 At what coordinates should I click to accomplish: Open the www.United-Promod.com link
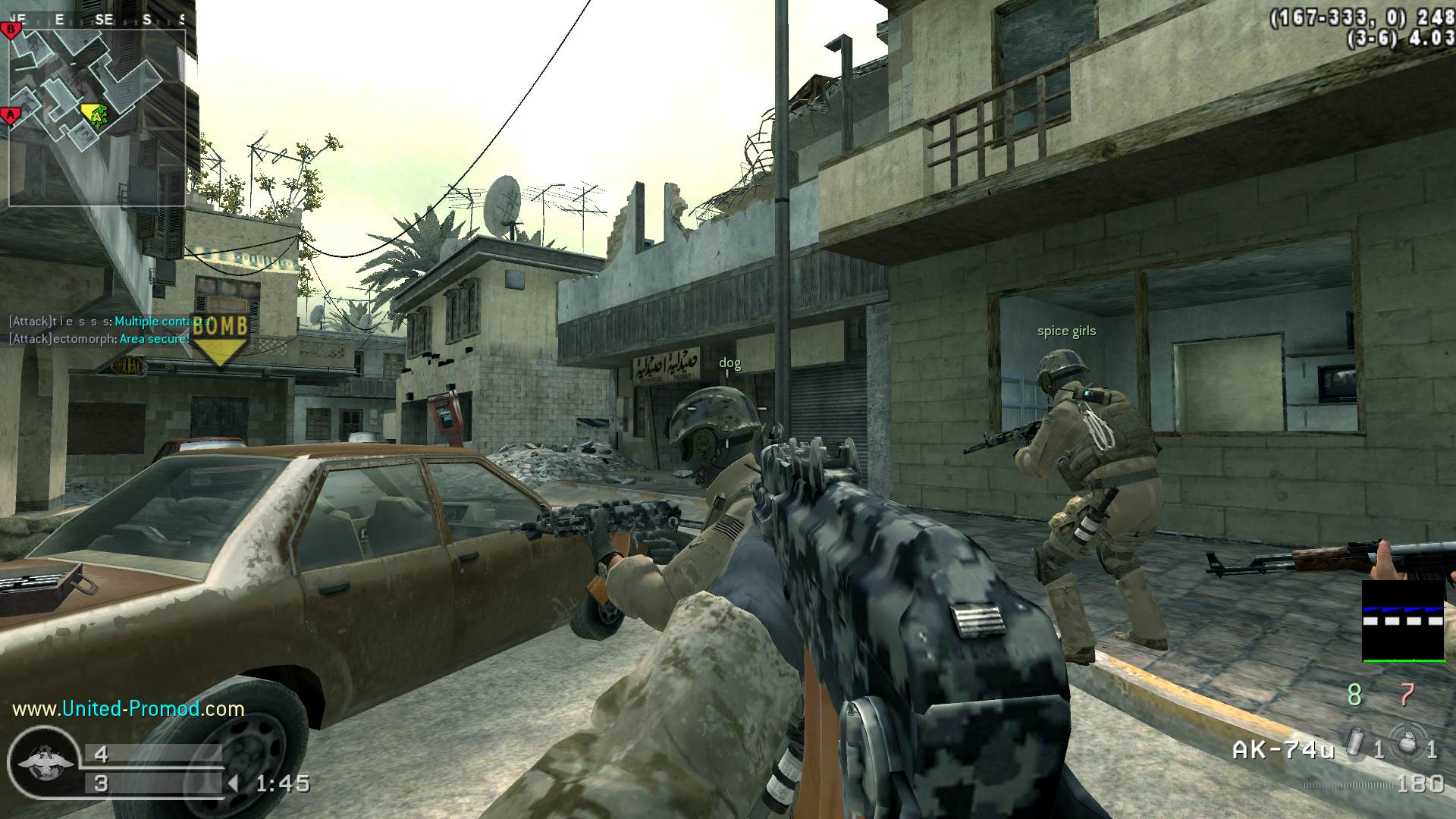pyautogui.click(x=128, y=709)
